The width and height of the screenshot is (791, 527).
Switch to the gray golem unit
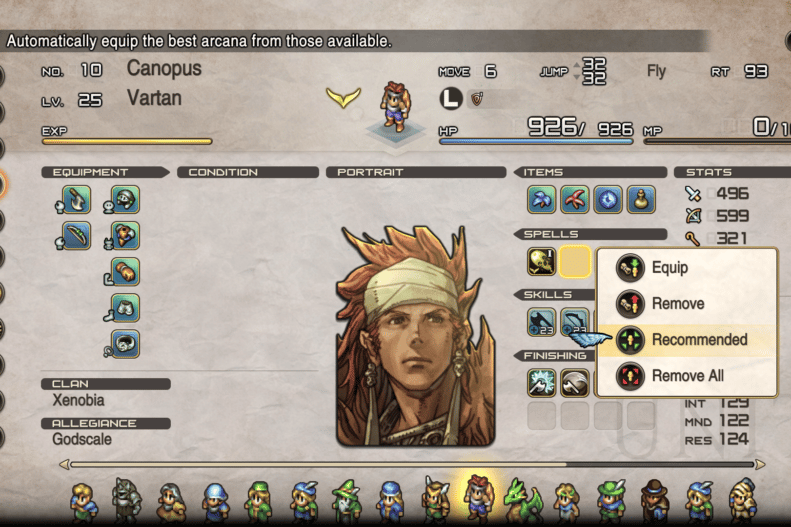126,501
